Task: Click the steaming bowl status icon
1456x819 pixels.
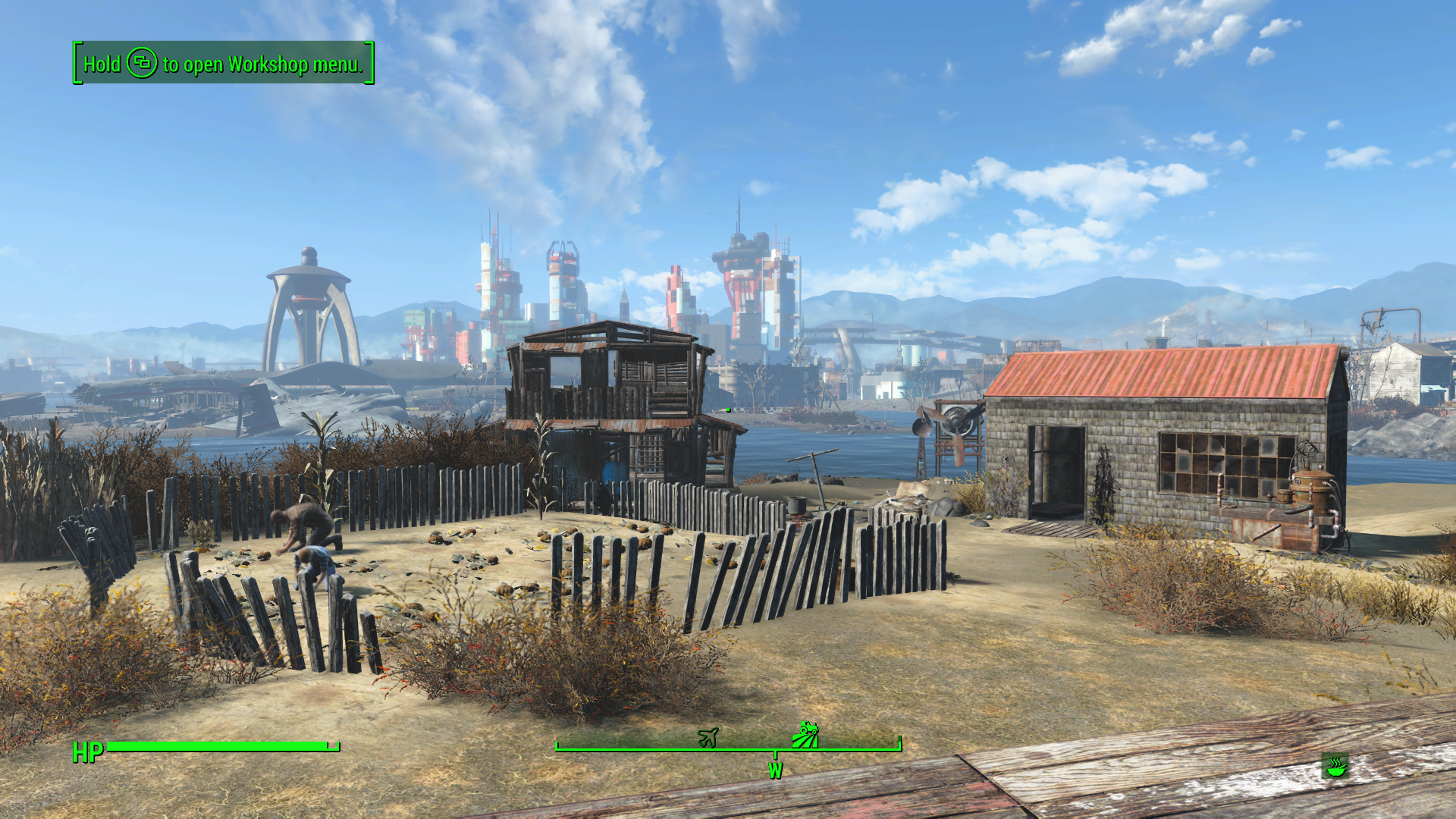Action: [x=1335, y=766]
